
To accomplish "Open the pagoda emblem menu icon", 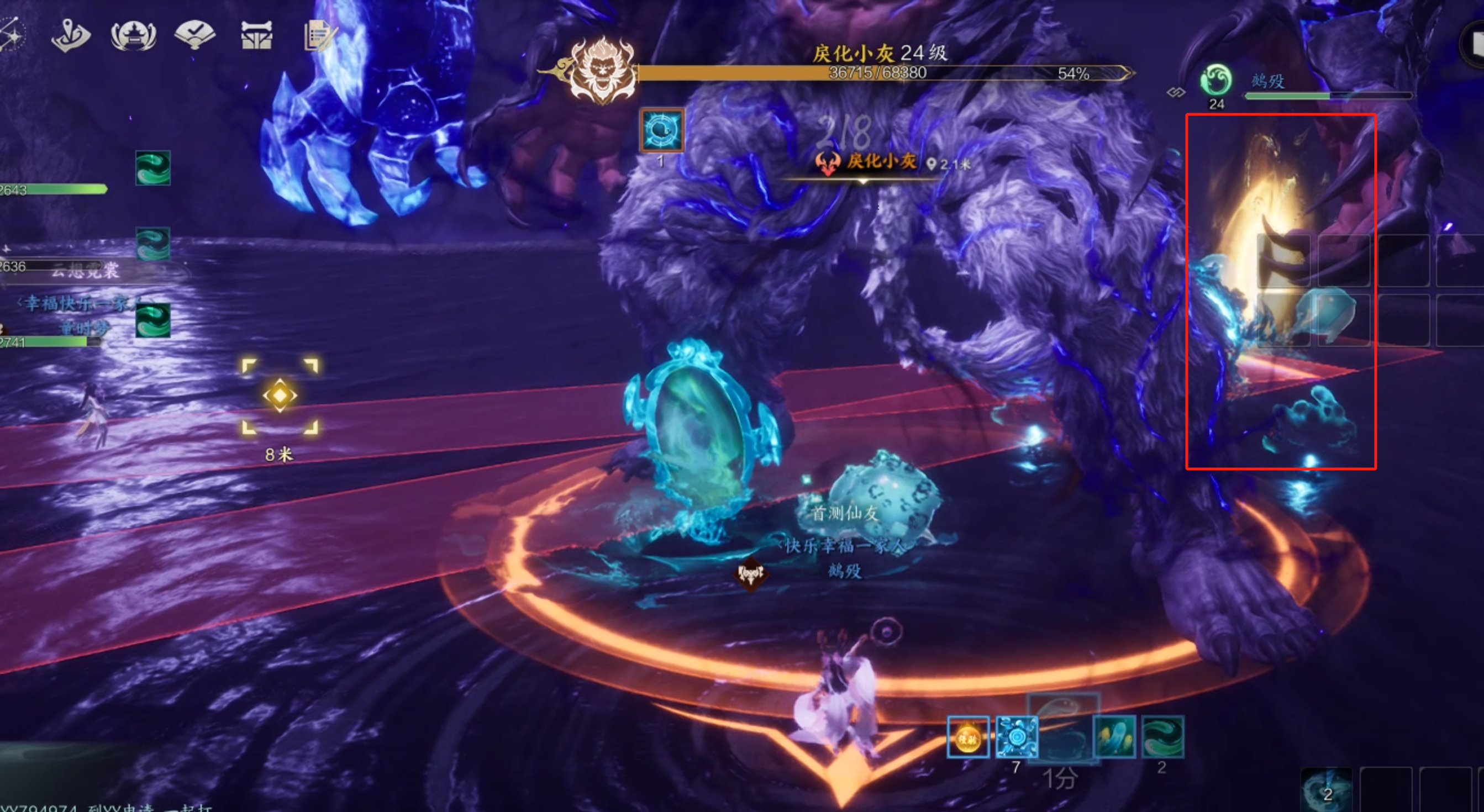I will [x=133, y=36].
